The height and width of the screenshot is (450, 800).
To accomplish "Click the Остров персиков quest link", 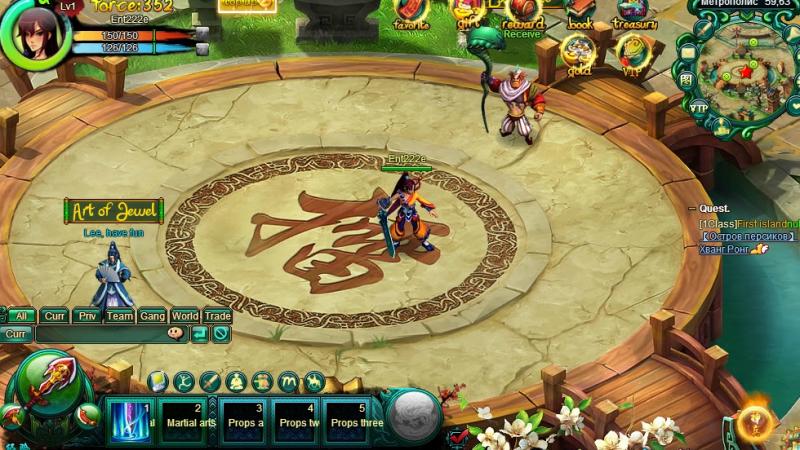I will [x=747, y=236].
